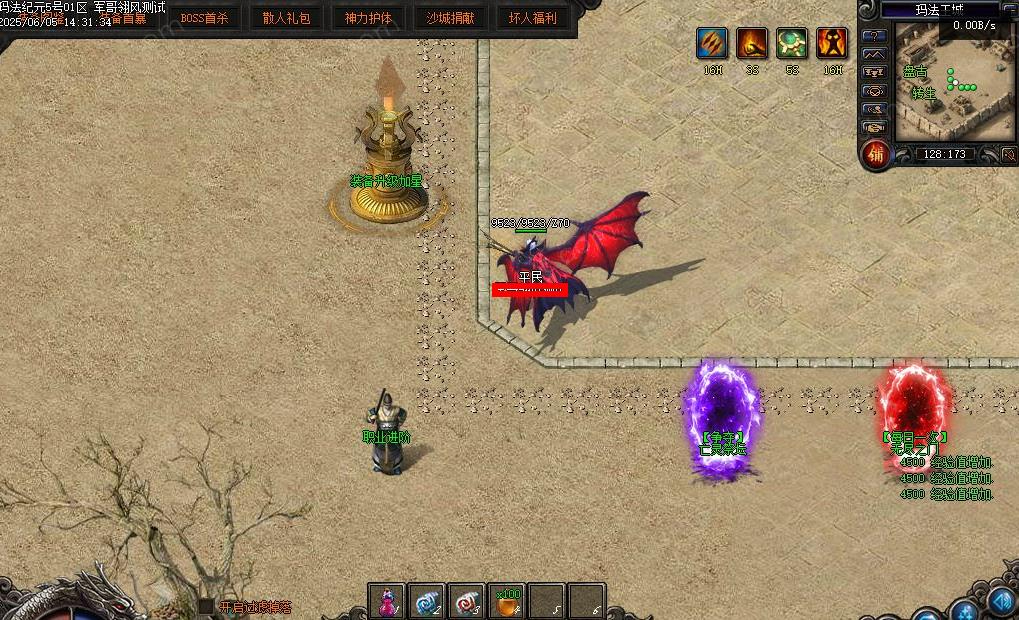Click the green turtle shell buff icon

tap(792, 43)
